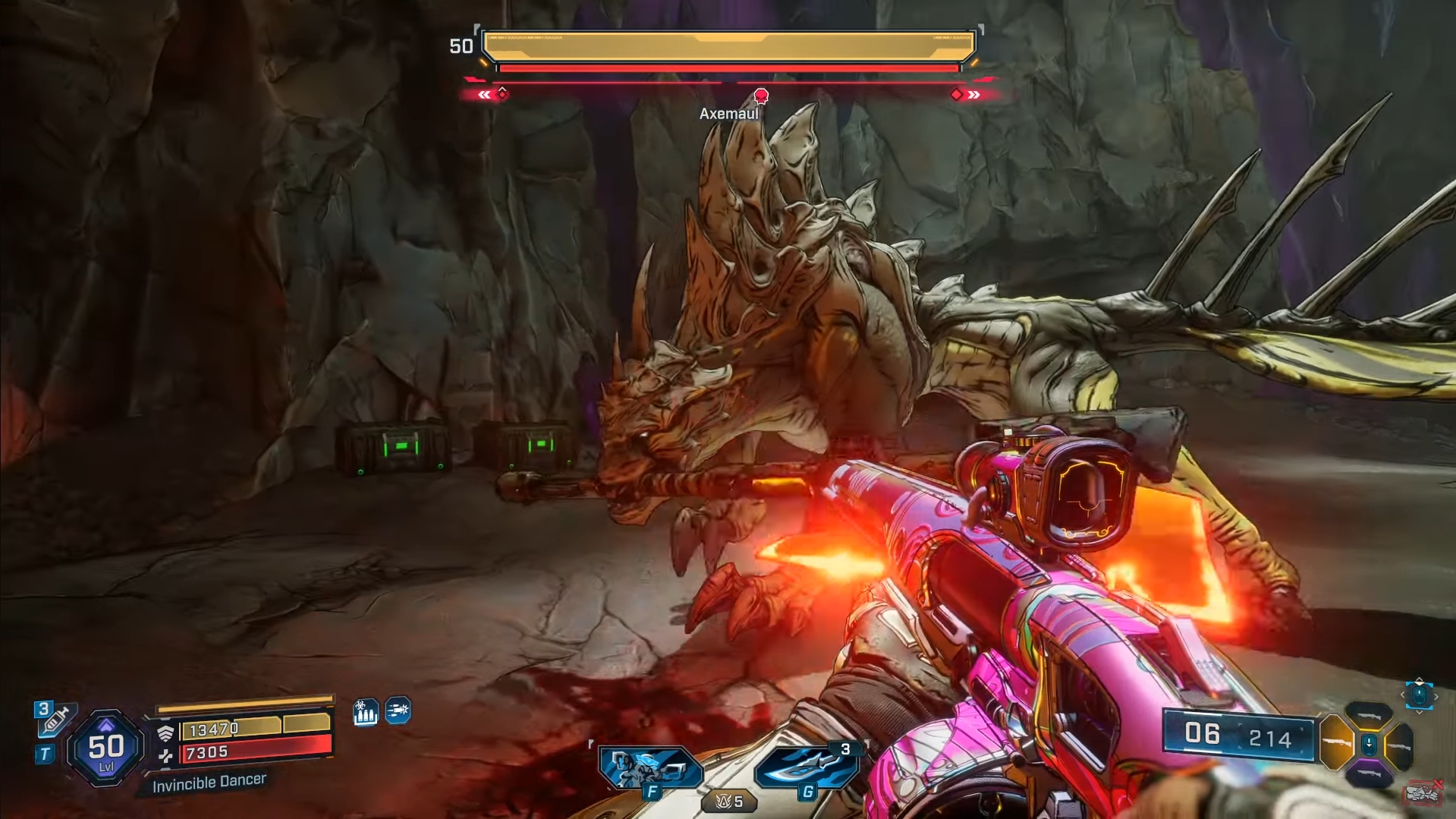The width and height of the screenshot is (1456, 819).
Task: Select the right weapon slot in the wheel
Action: tap(1400, 745)
